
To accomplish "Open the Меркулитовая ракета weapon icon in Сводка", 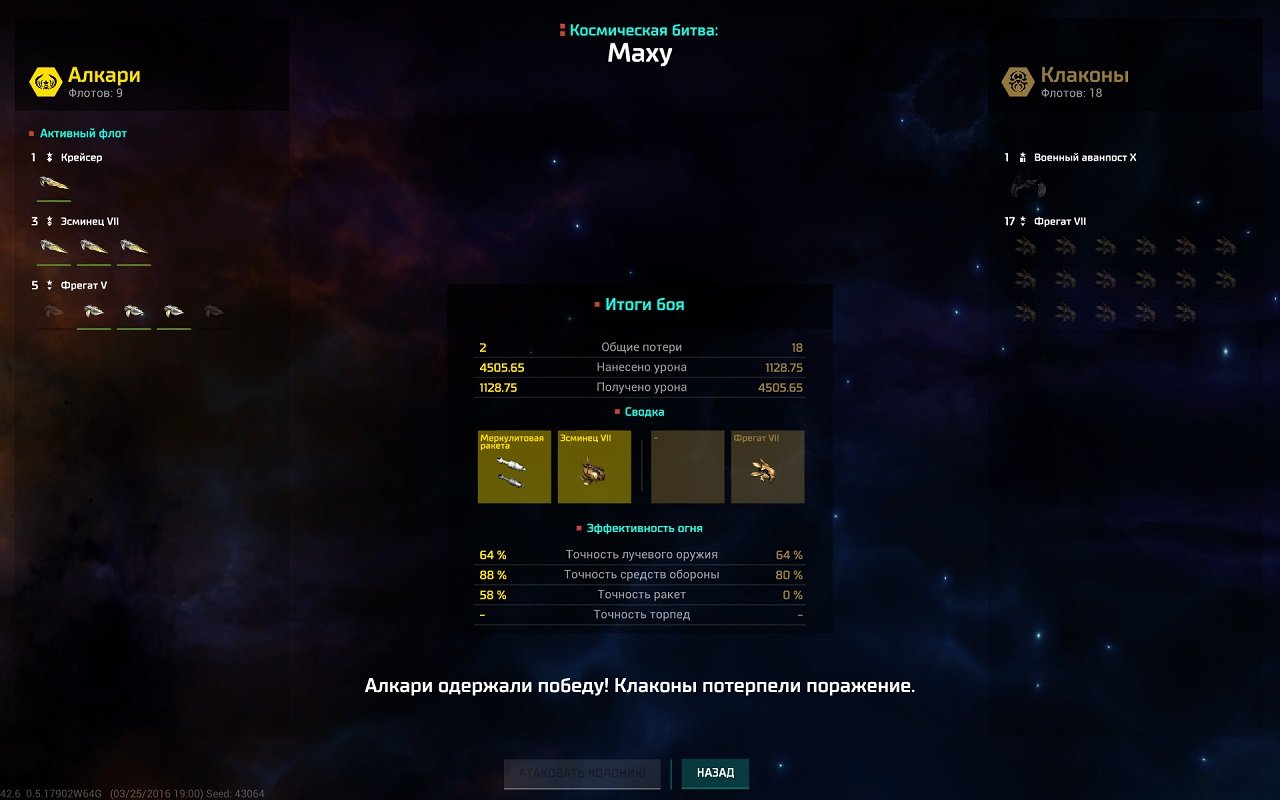I will tap(514, 466).
